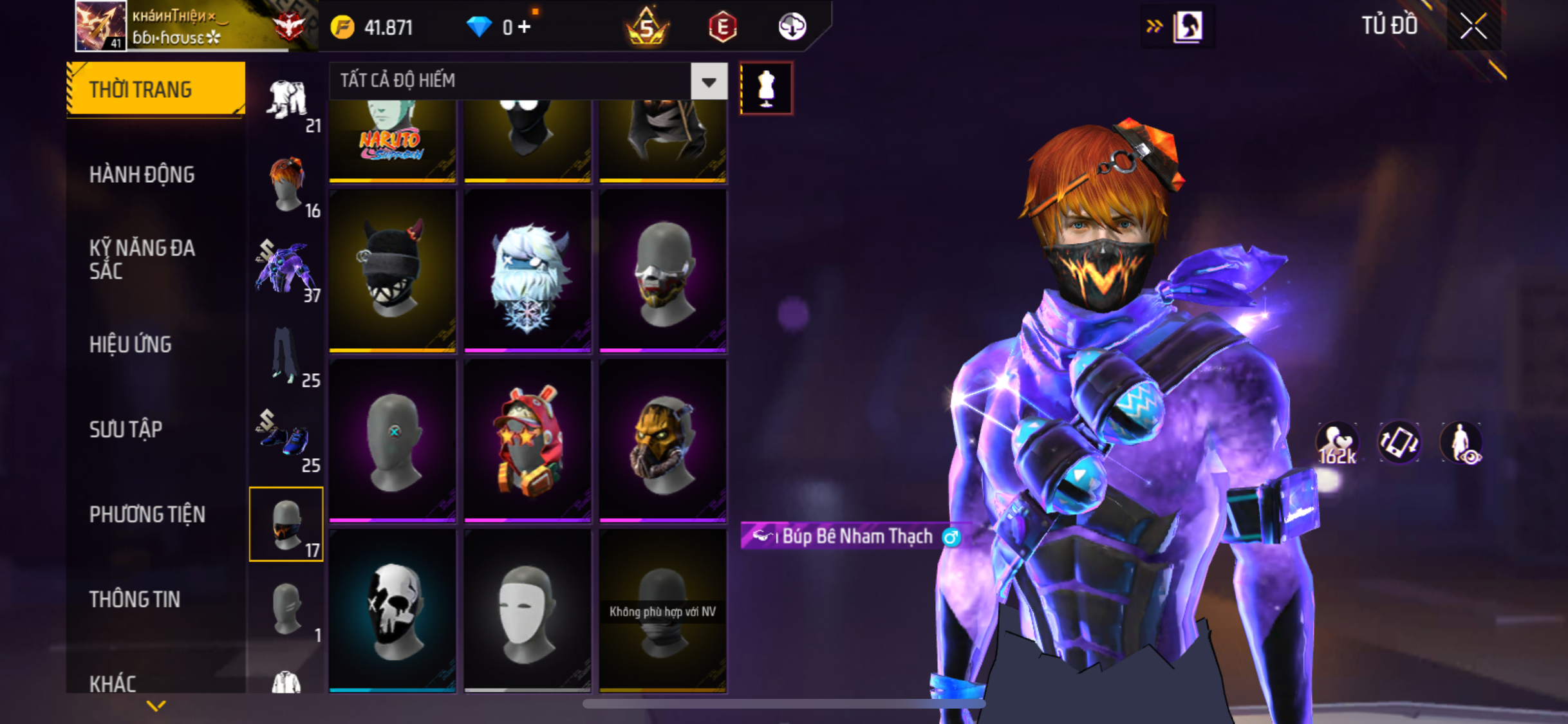Open the Tất Cả Độ Hiếm rarity dropdown

709,81
